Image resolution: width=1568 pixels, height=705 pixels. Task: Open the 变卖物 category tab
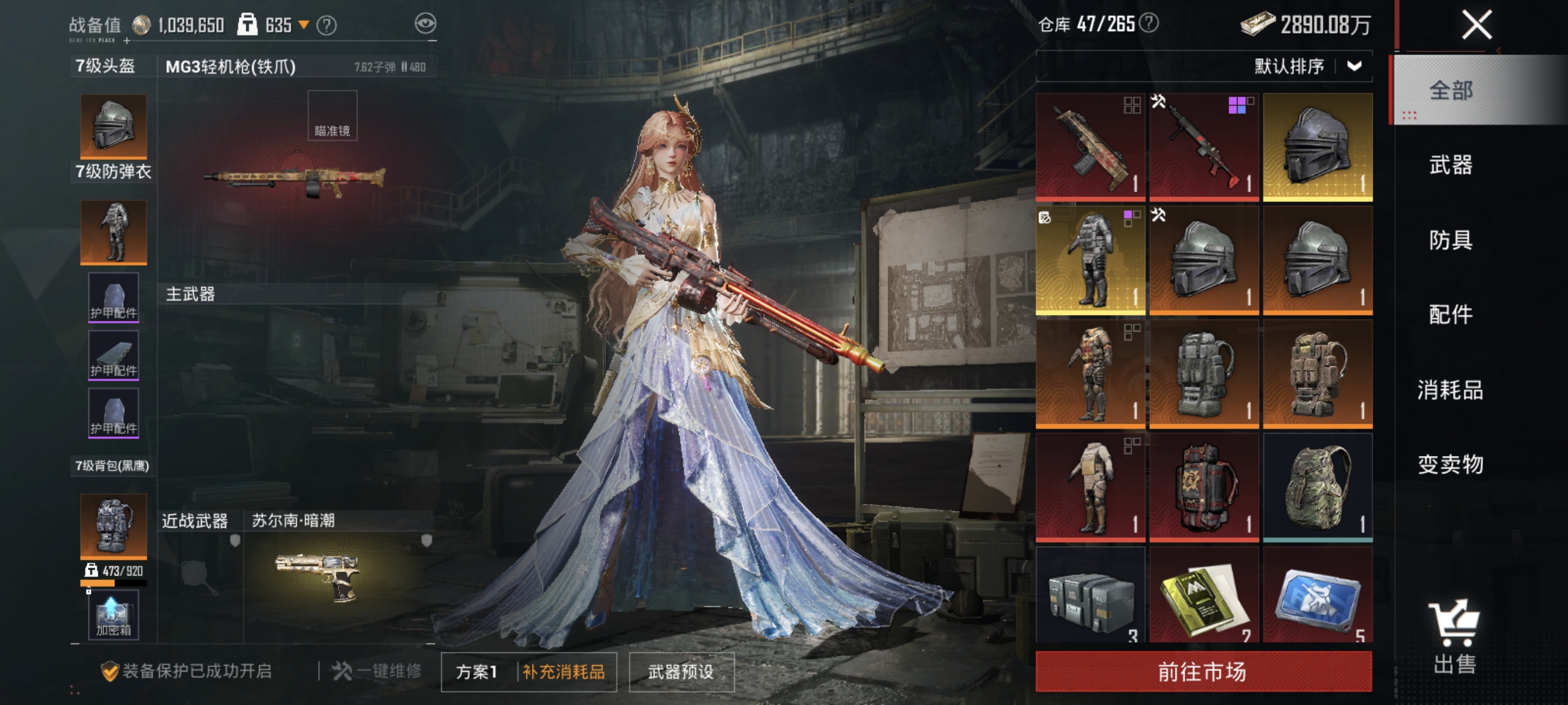1451,464
